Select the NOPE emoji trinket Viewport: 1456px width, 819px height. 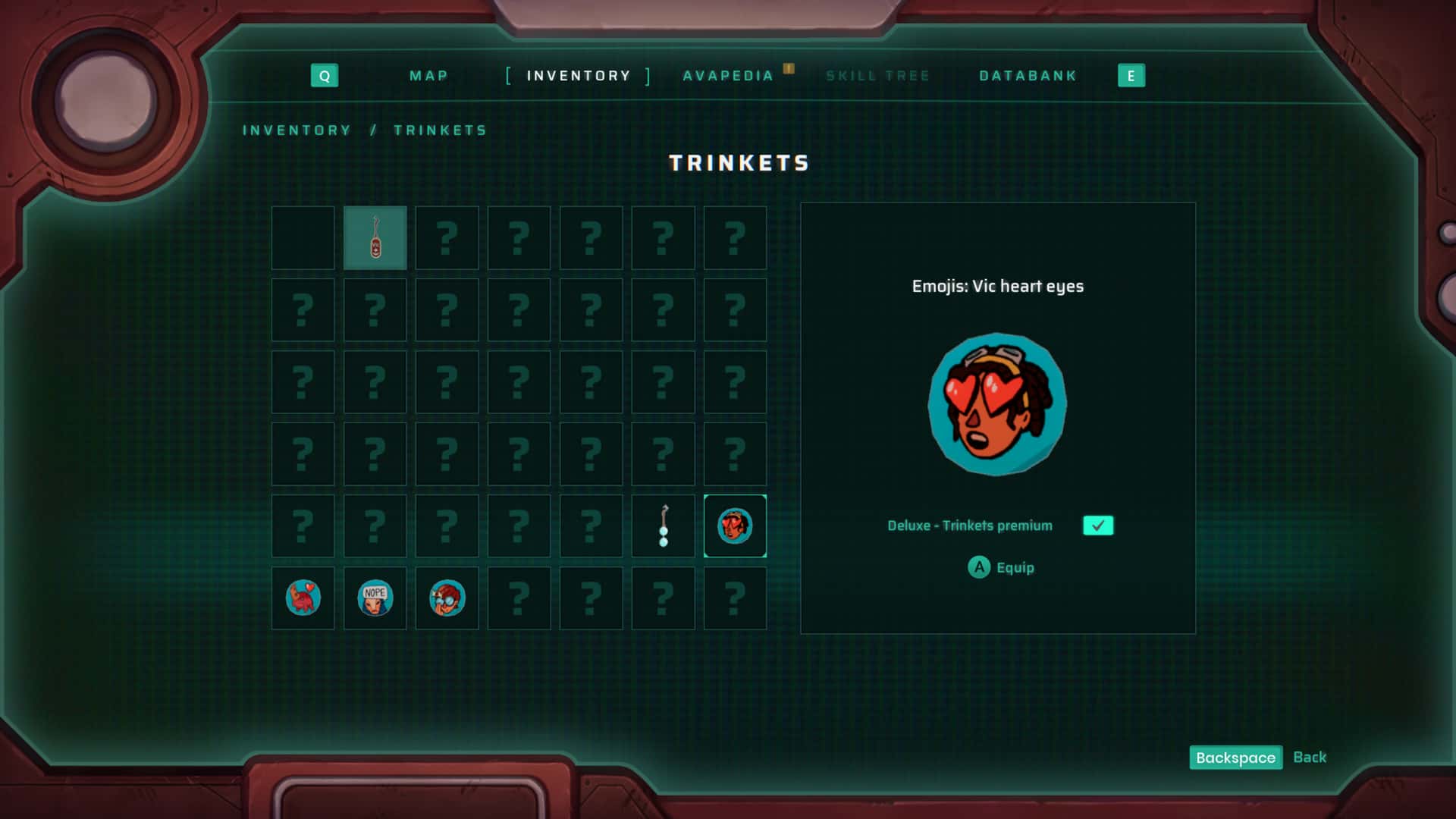click(x=375, y=598)
